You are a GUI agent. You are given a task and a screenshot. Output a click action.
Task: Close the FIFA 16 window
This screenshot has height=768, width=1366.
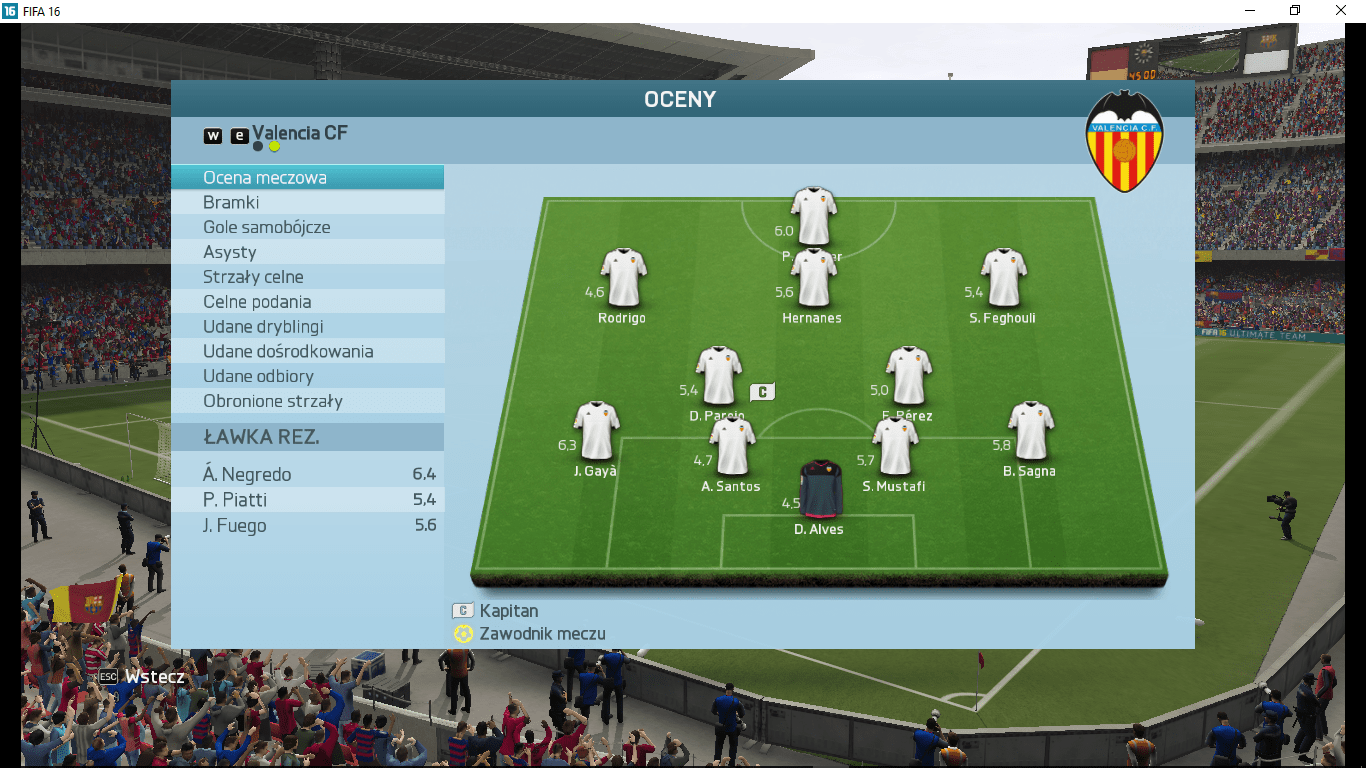(x=1340, y=11)
